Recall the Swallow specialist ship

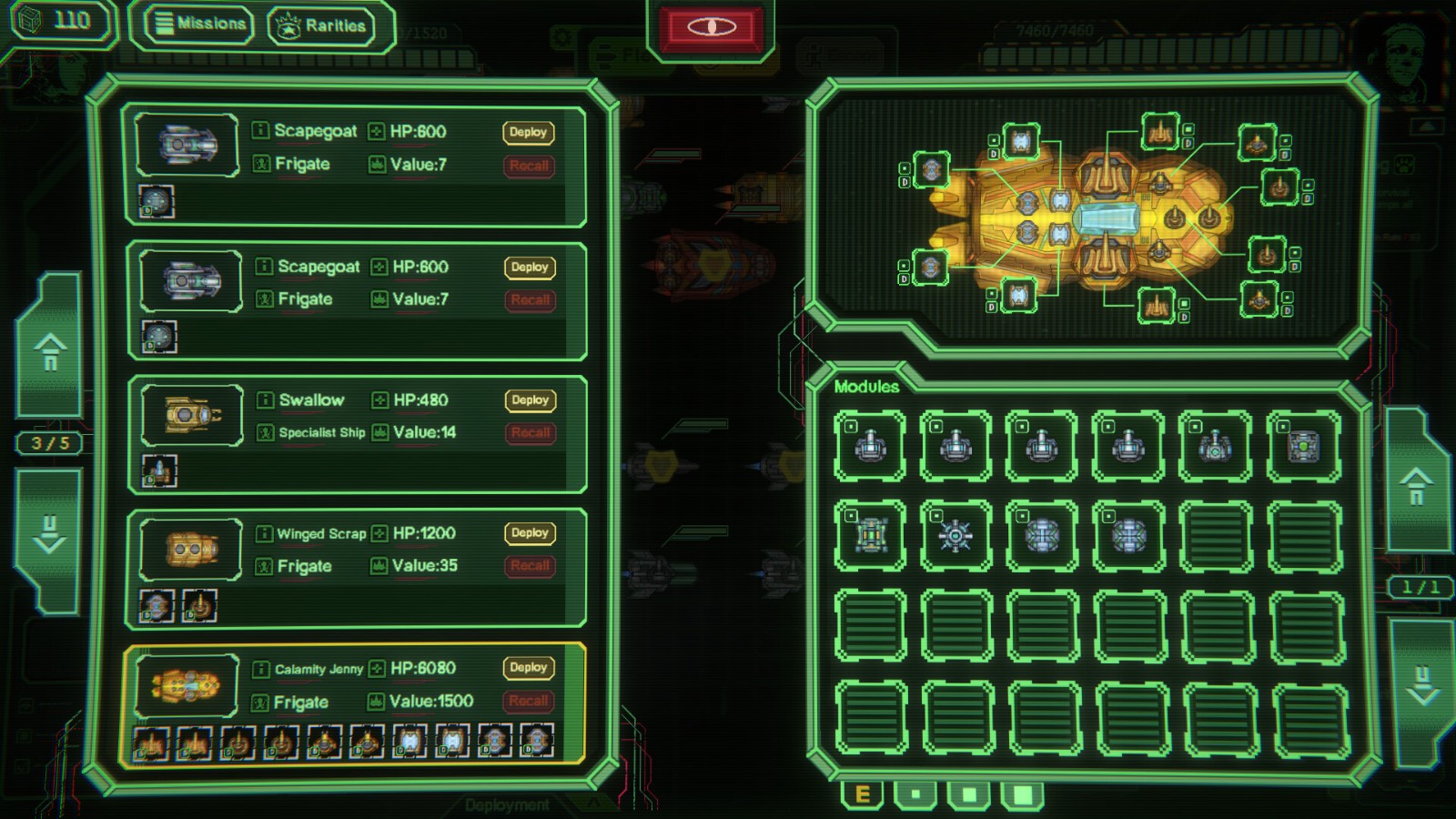click(530, 433)
